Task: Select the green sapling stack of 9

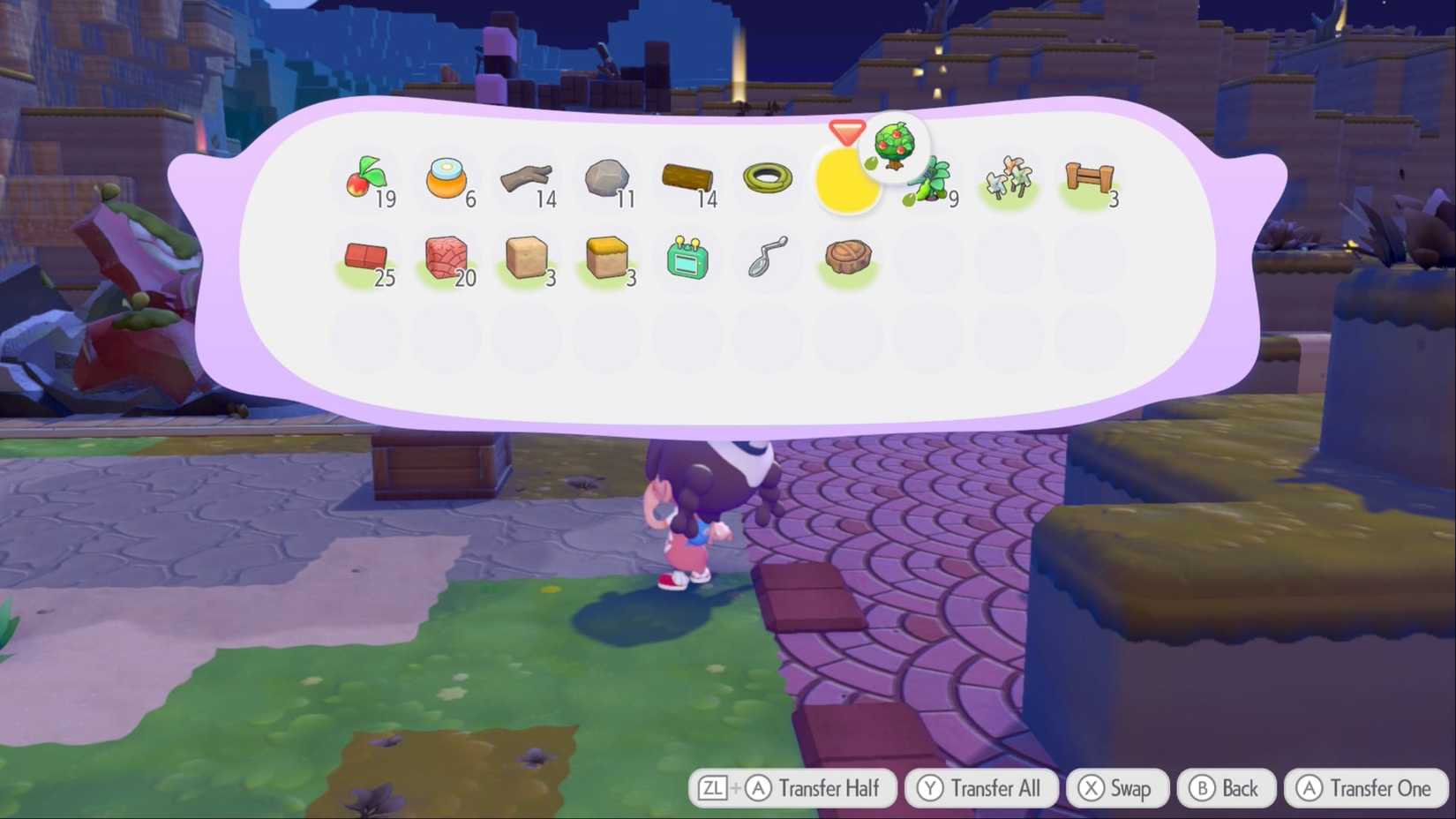Action: (927, 181)
